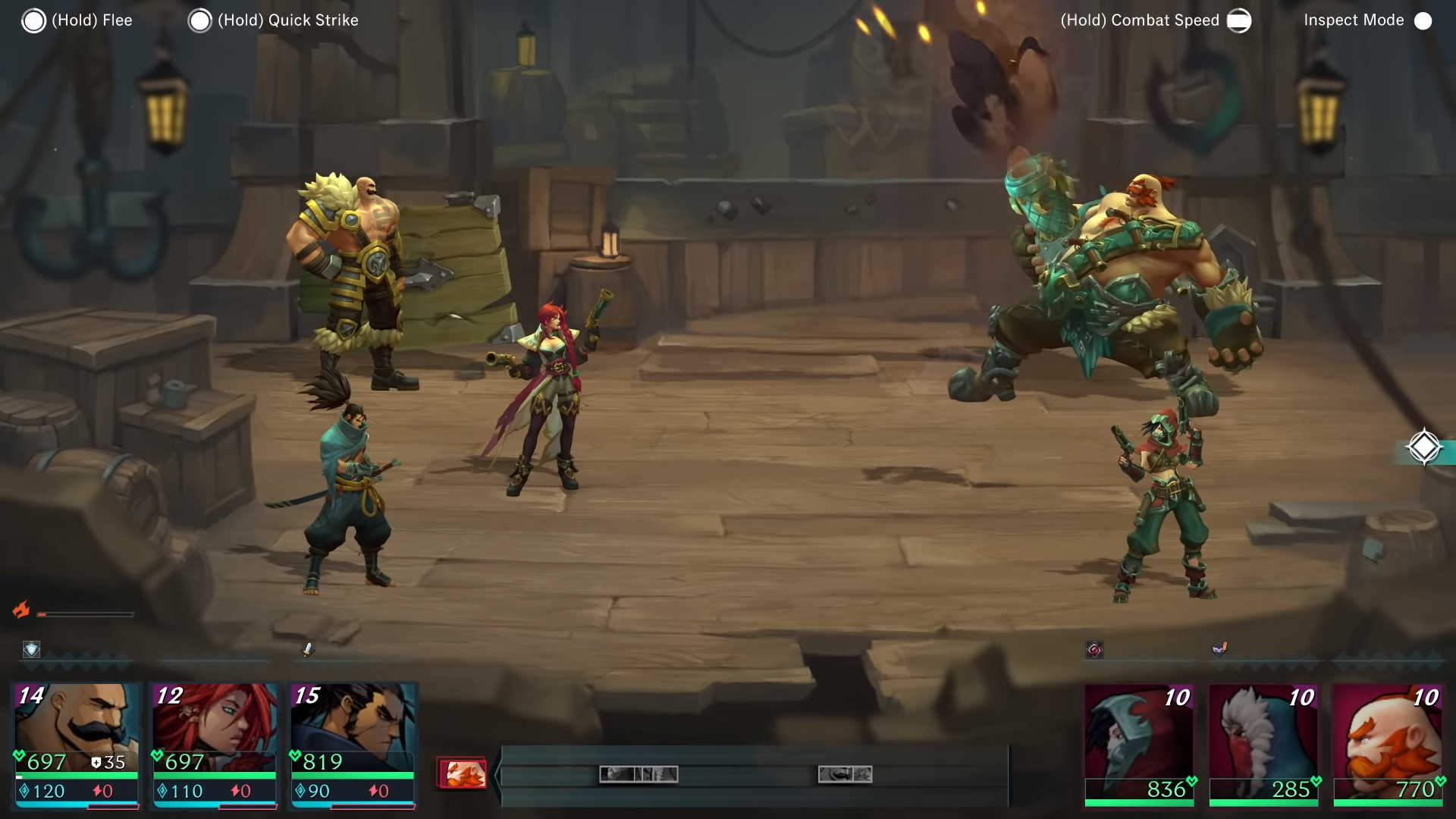The image size is (1456, 819).
Task: Click the active turn portrait on the initiative bar
Action: [x=463, y=773]
